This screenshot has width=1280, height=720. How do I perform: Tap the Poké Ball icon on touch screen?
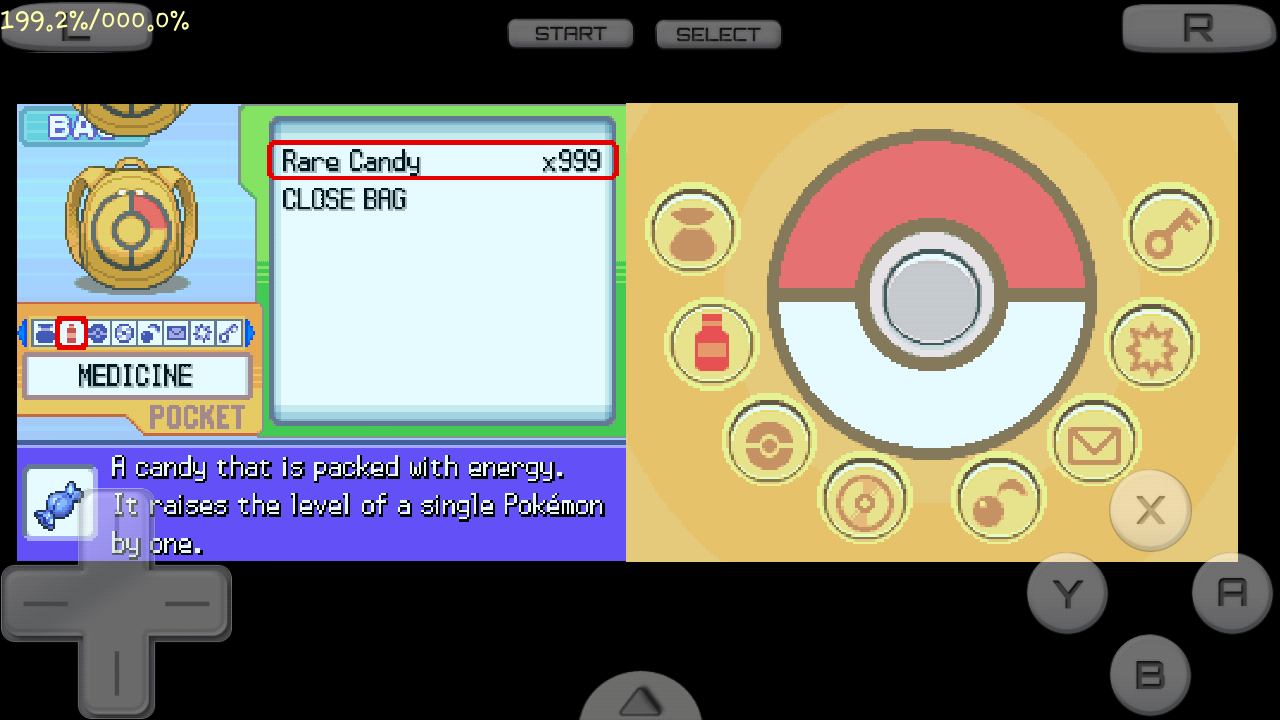pyautogui.click(x=767, y=443)
